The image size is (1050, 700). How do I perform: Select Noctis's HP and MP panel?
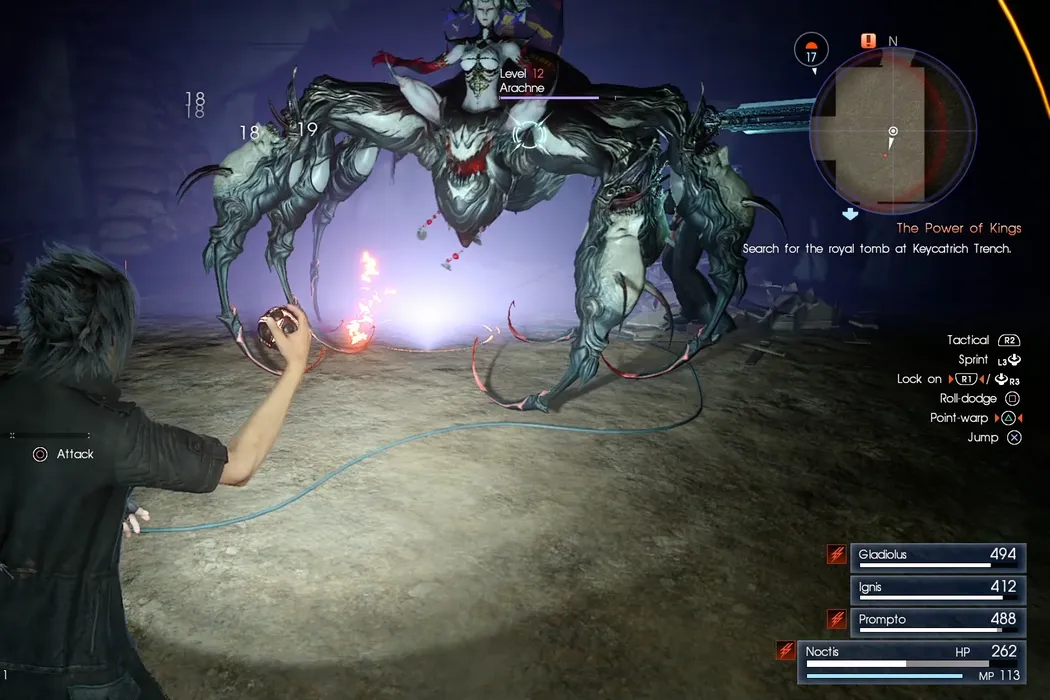point(911,662)
